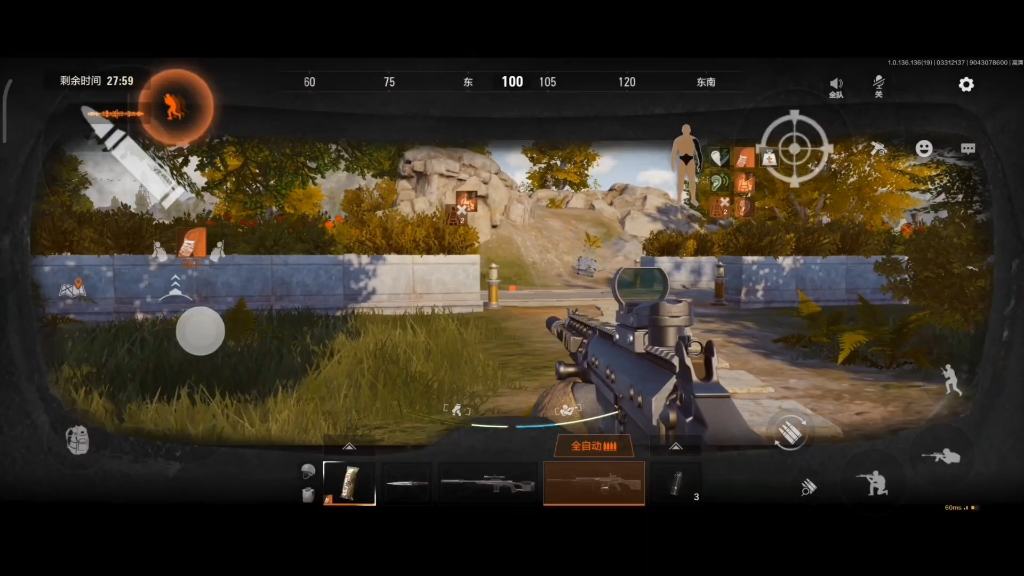
Task: Use the food ration item slot
Action: (x=349, y=483)
